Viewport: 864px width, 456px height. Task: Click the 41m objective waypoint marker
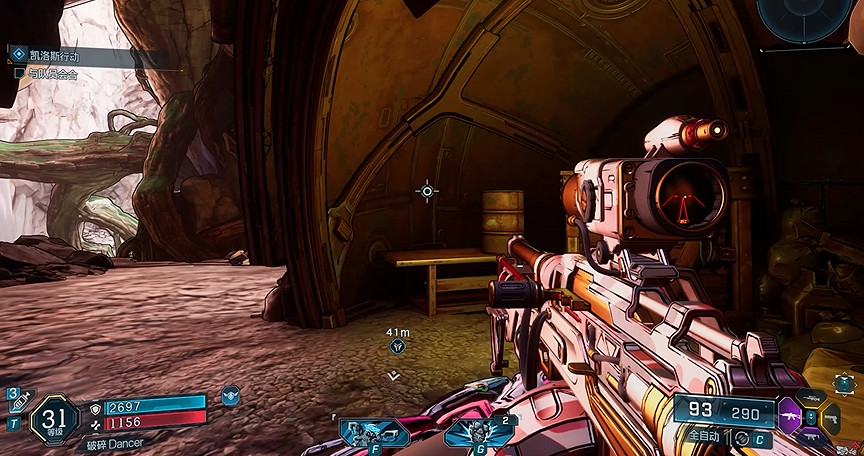(398, 346)
